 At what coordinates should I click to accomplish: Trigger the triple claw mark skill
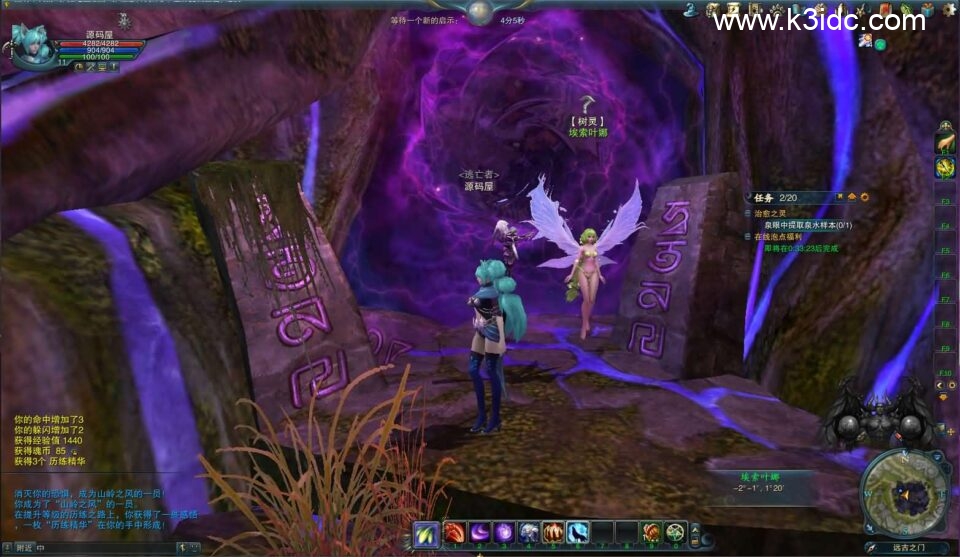553,533
